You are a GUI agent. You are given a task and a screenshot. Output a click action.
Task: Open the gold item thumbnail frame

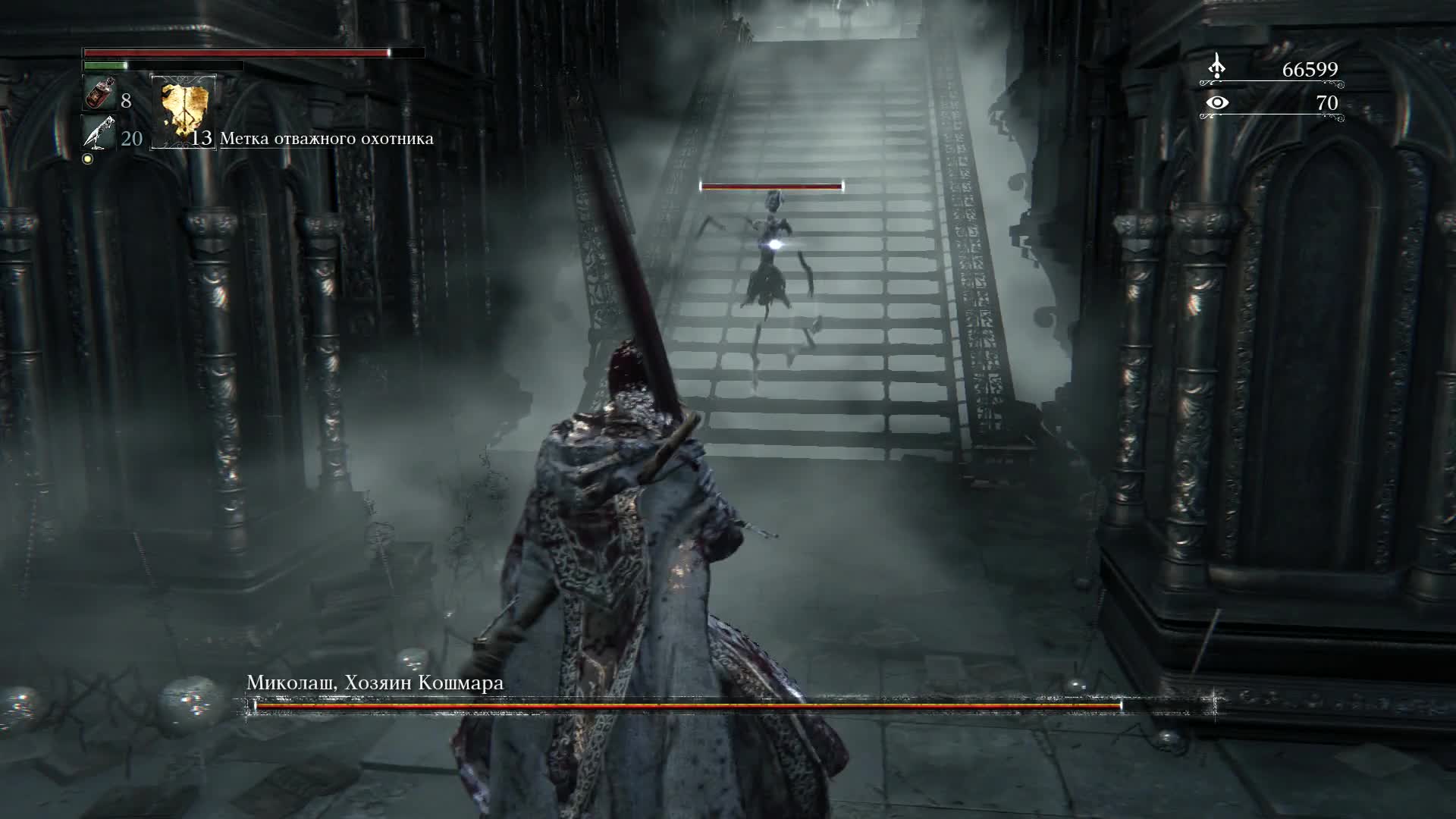182,110
